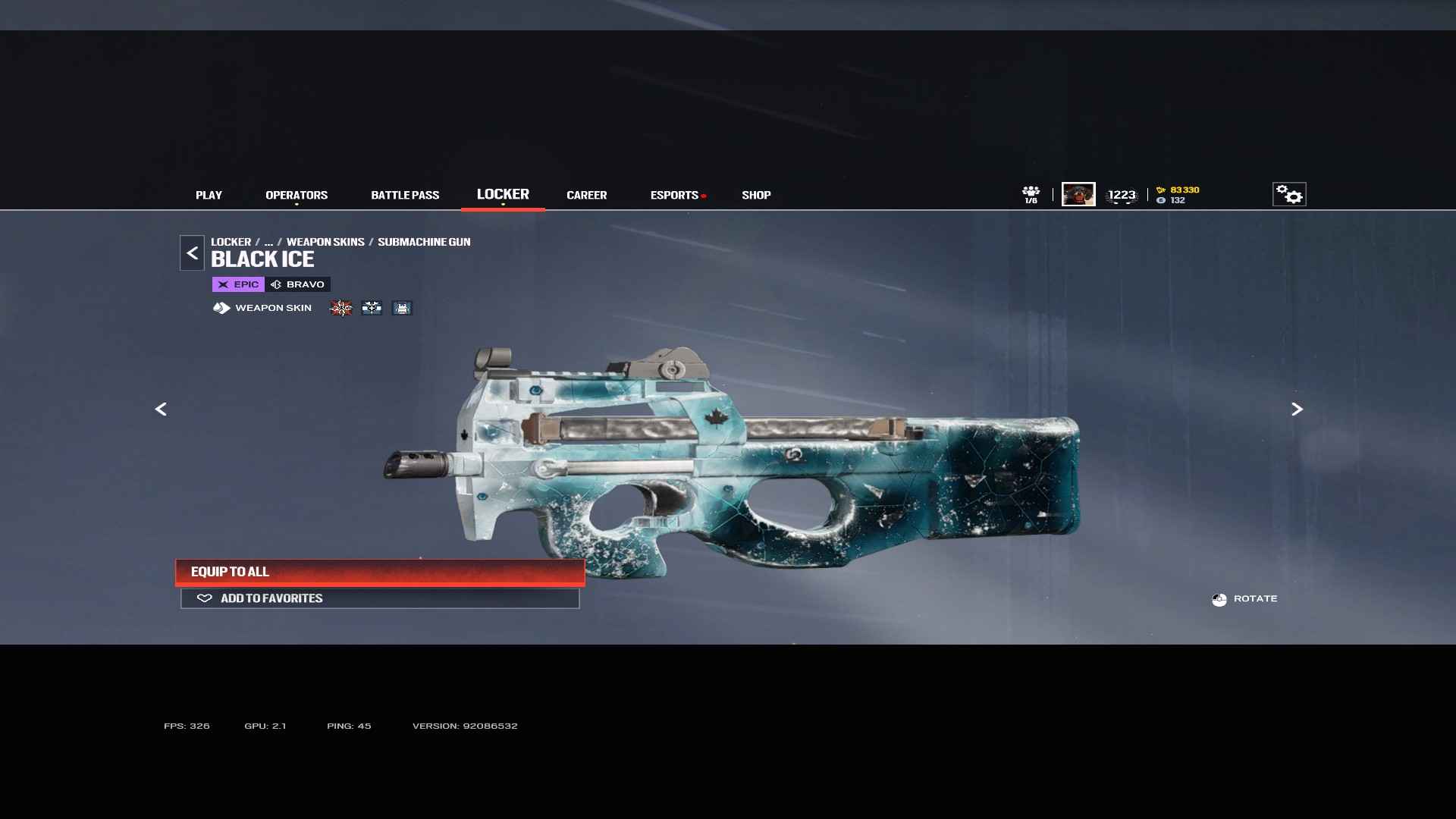Click the Locker breadcrumb link

click(x=231, y=242)
